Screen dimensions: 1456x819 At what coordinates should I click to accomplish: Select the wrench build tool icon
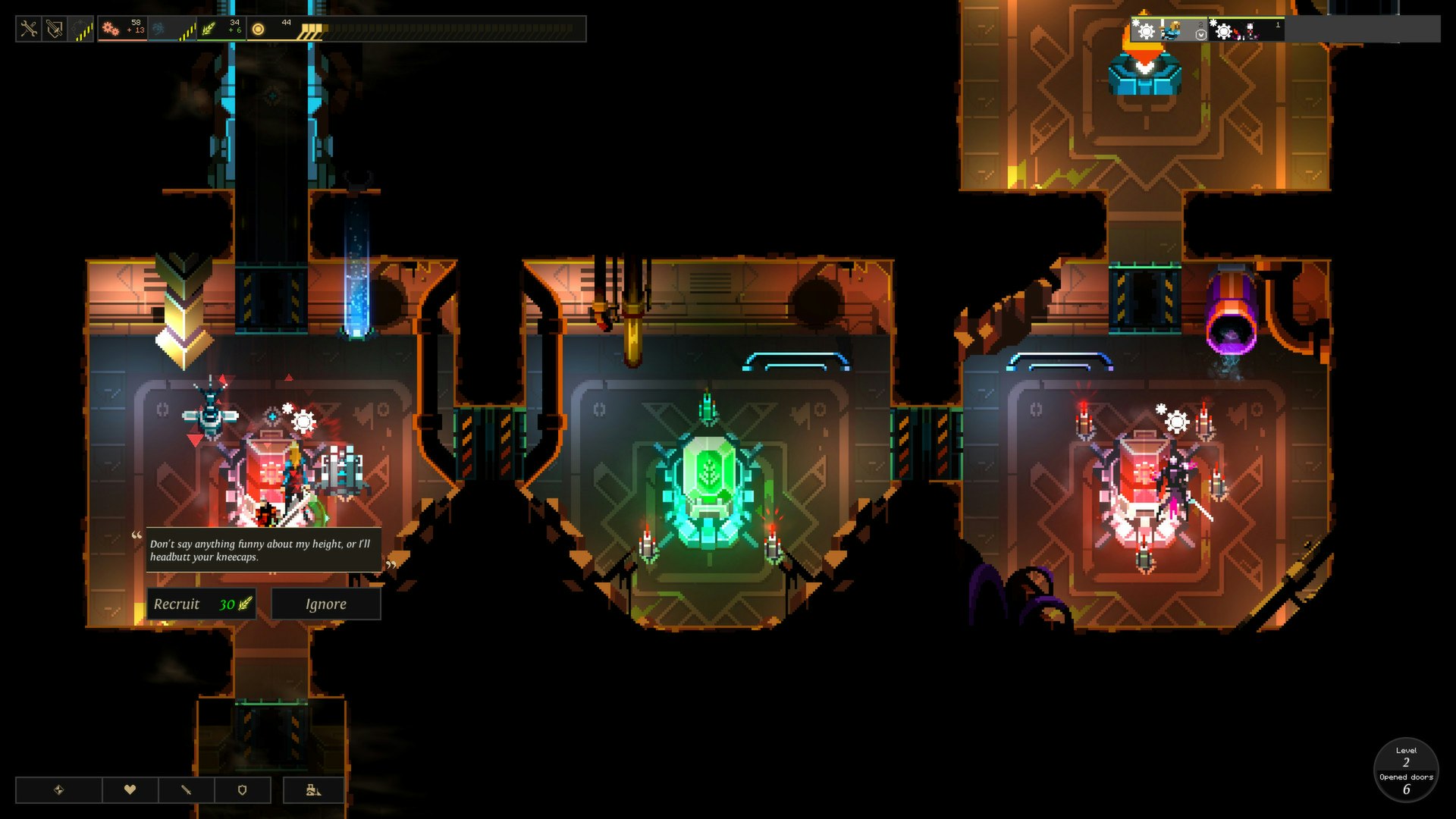[29, 27]
